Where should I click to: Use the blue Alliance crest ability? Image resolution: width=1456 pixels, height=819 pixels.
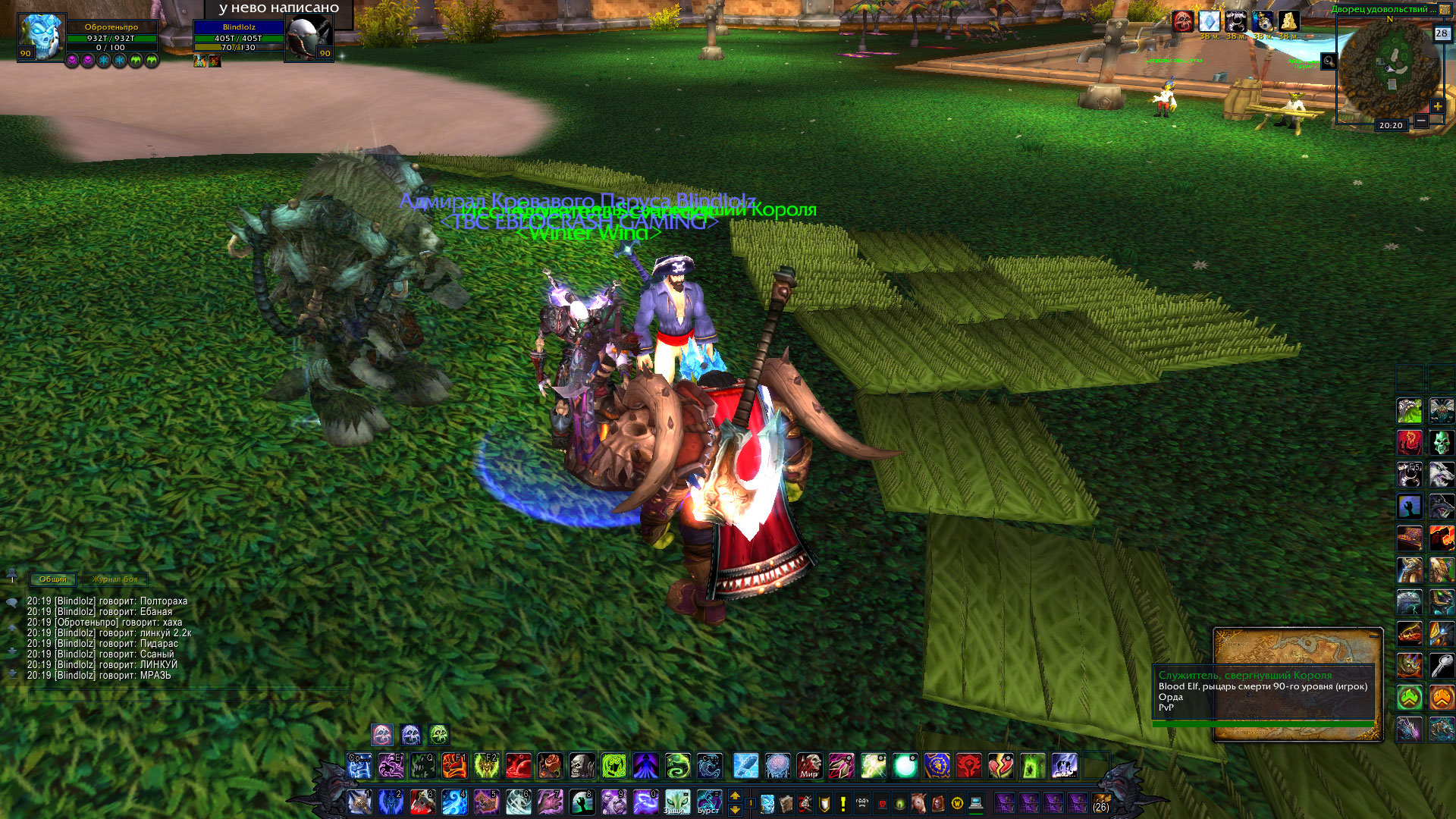937,766
